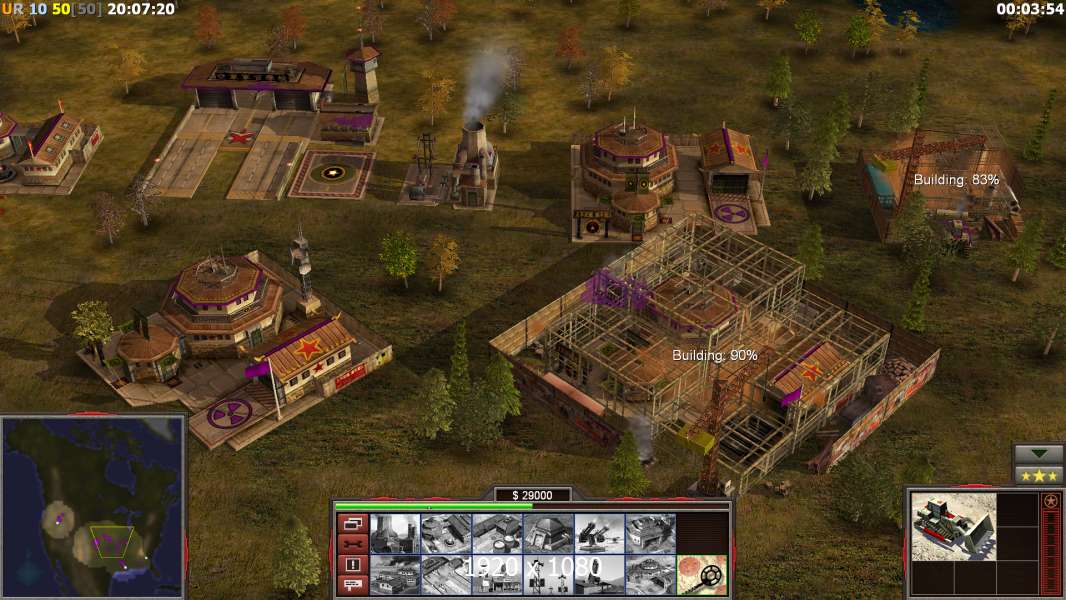Click the wrench repair button
The height and width of the screenshot is (600, 1066).
(352, 544)
